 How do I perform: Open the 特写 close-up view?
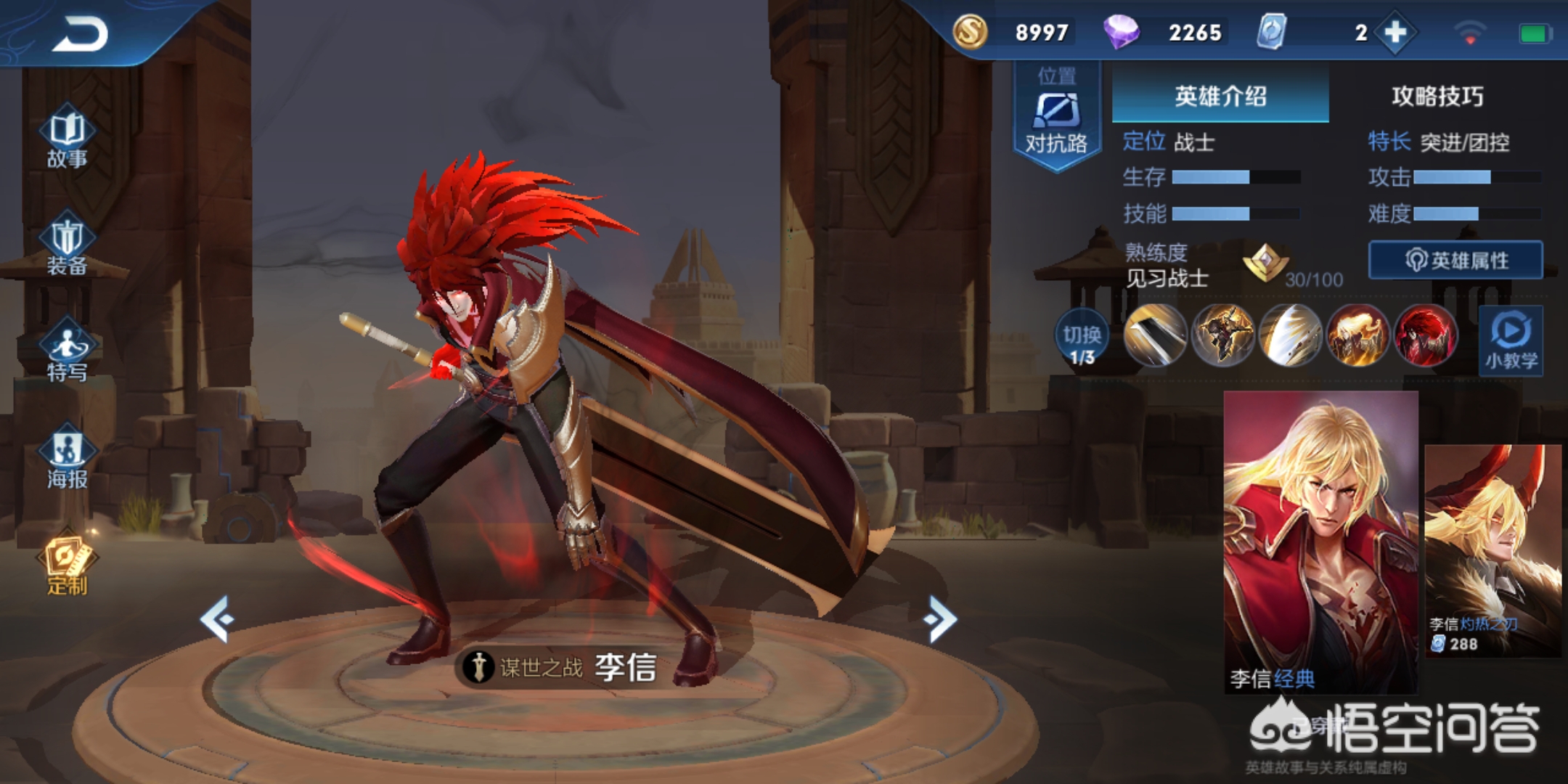pos(67,354)
